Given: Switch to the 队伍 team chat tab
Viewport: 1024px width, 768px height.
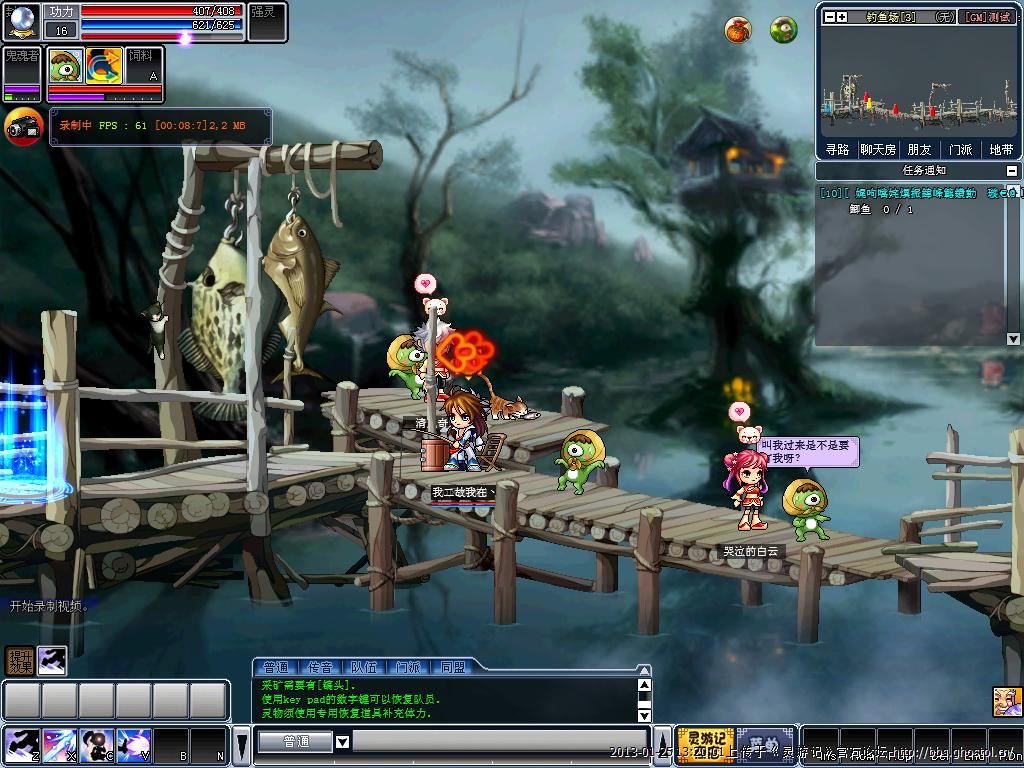Looking at the screenshot, I should click(x=363, y=667).
